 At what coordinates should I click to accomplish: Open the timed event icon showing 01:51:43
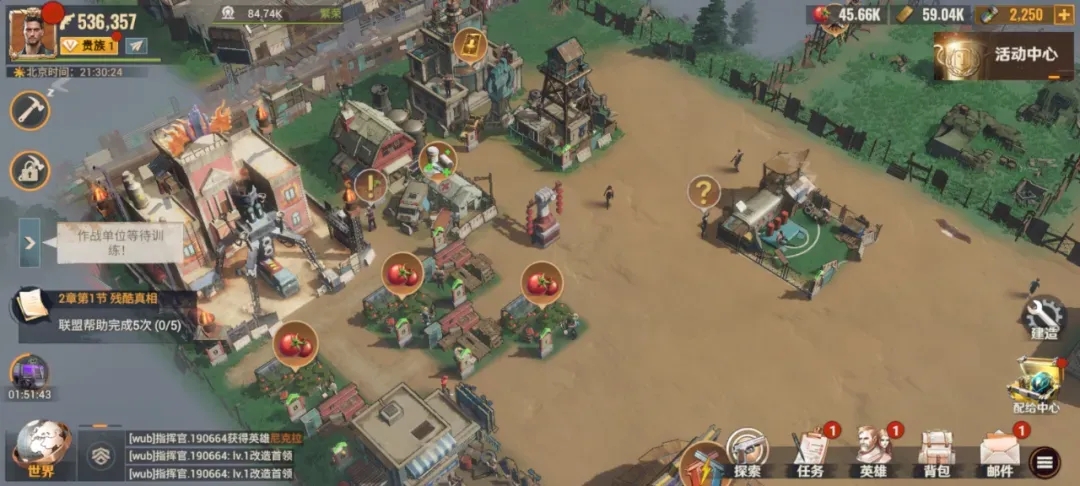click(x=30, y=377)
